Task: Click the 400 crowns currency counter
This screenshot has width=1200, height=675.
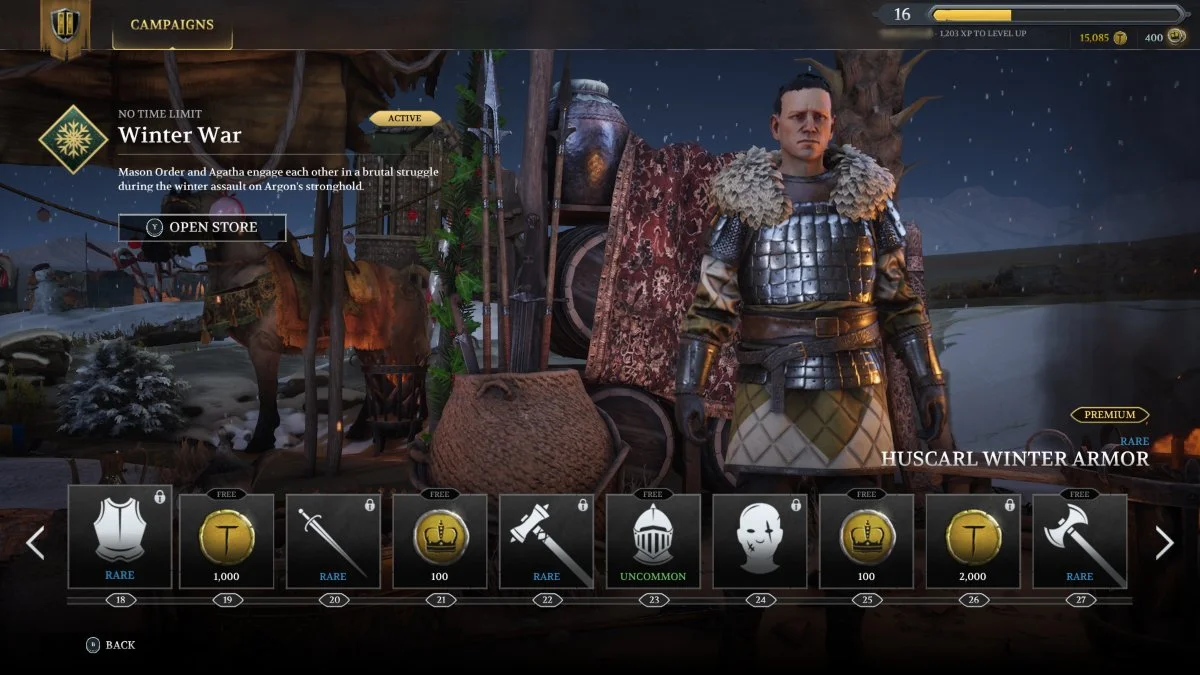Action: (x=1161, y=38)
